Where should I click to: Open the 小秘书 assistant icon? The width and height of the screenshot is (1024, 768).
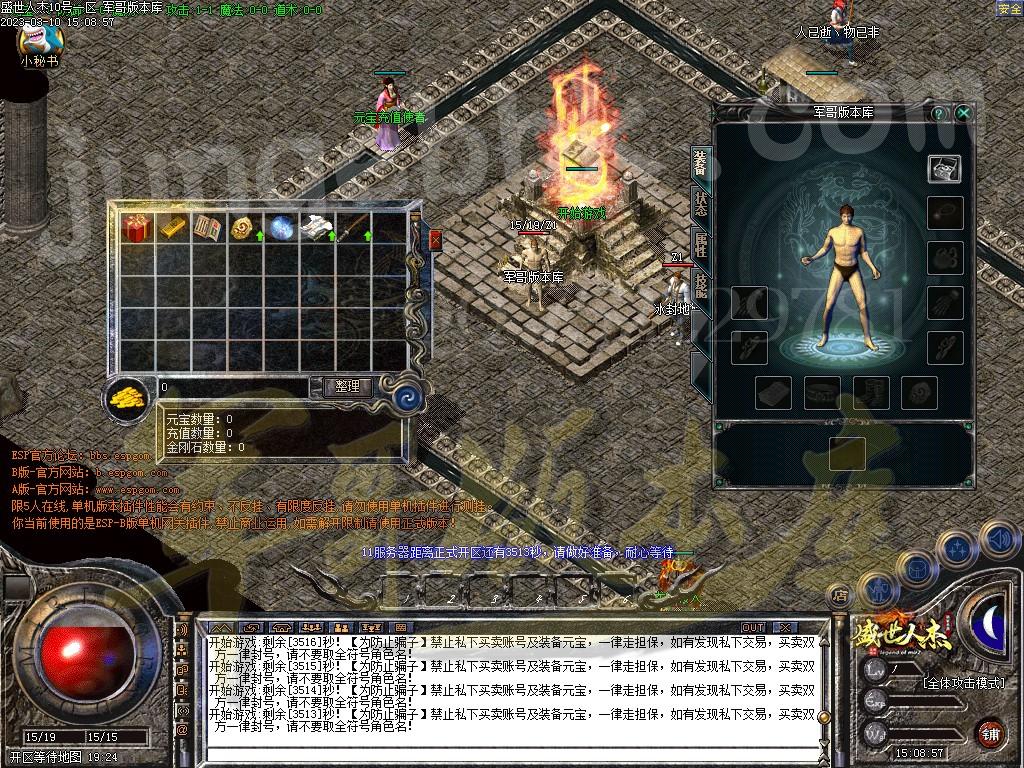[40, 40]
